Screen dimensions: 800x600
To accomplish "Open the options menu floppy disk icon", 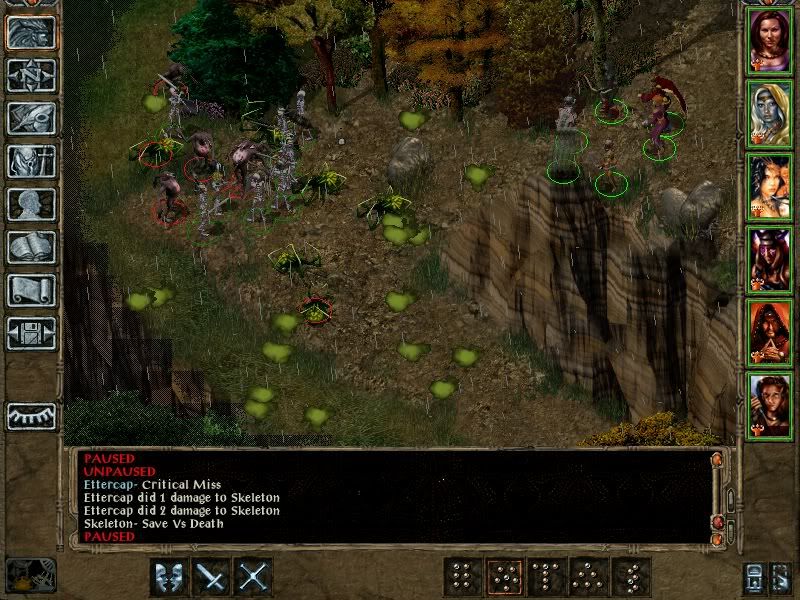I will 31,333.
